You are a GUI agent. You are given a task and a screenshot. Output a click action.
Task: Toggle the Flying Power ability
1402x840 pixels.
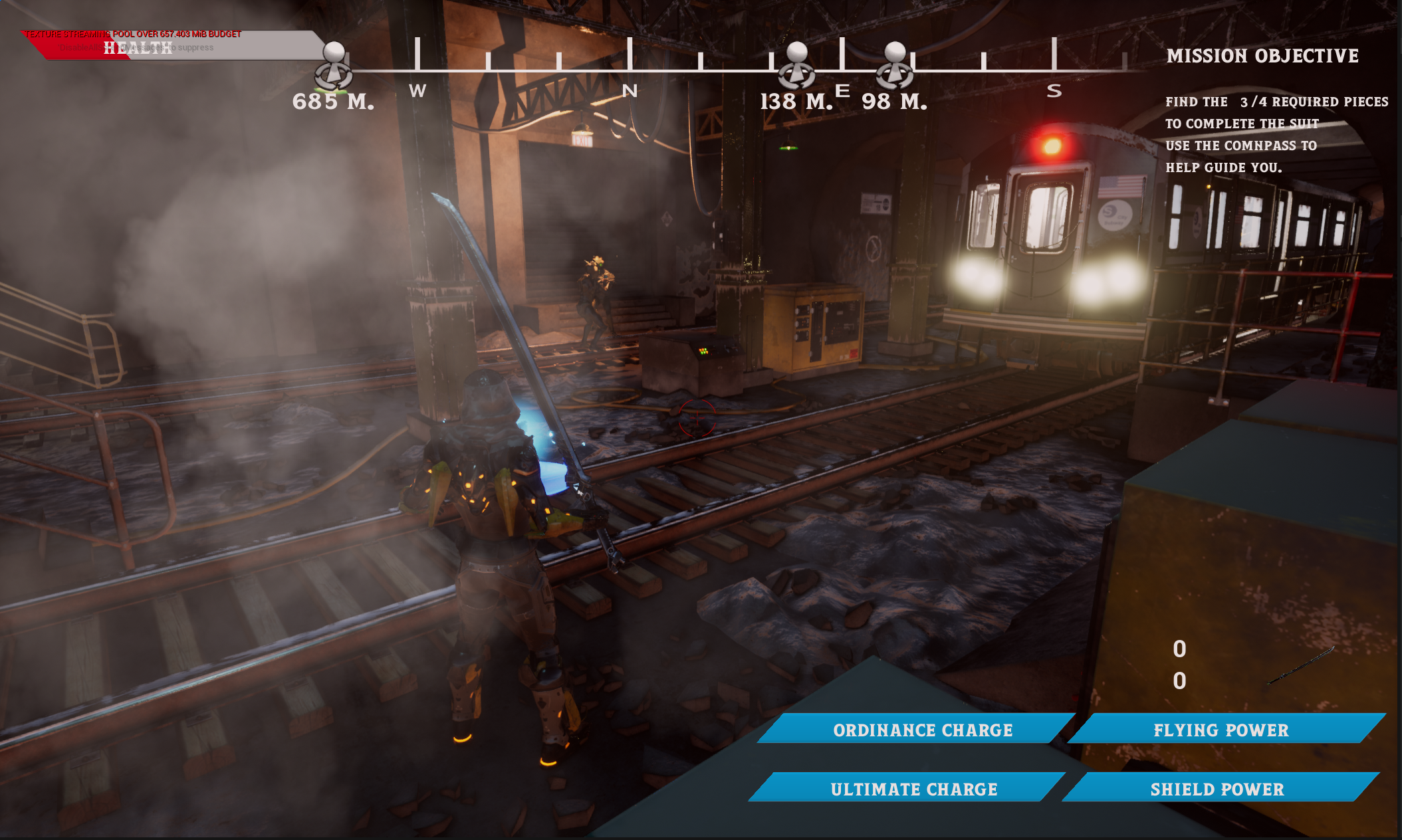coord(1221,730)
